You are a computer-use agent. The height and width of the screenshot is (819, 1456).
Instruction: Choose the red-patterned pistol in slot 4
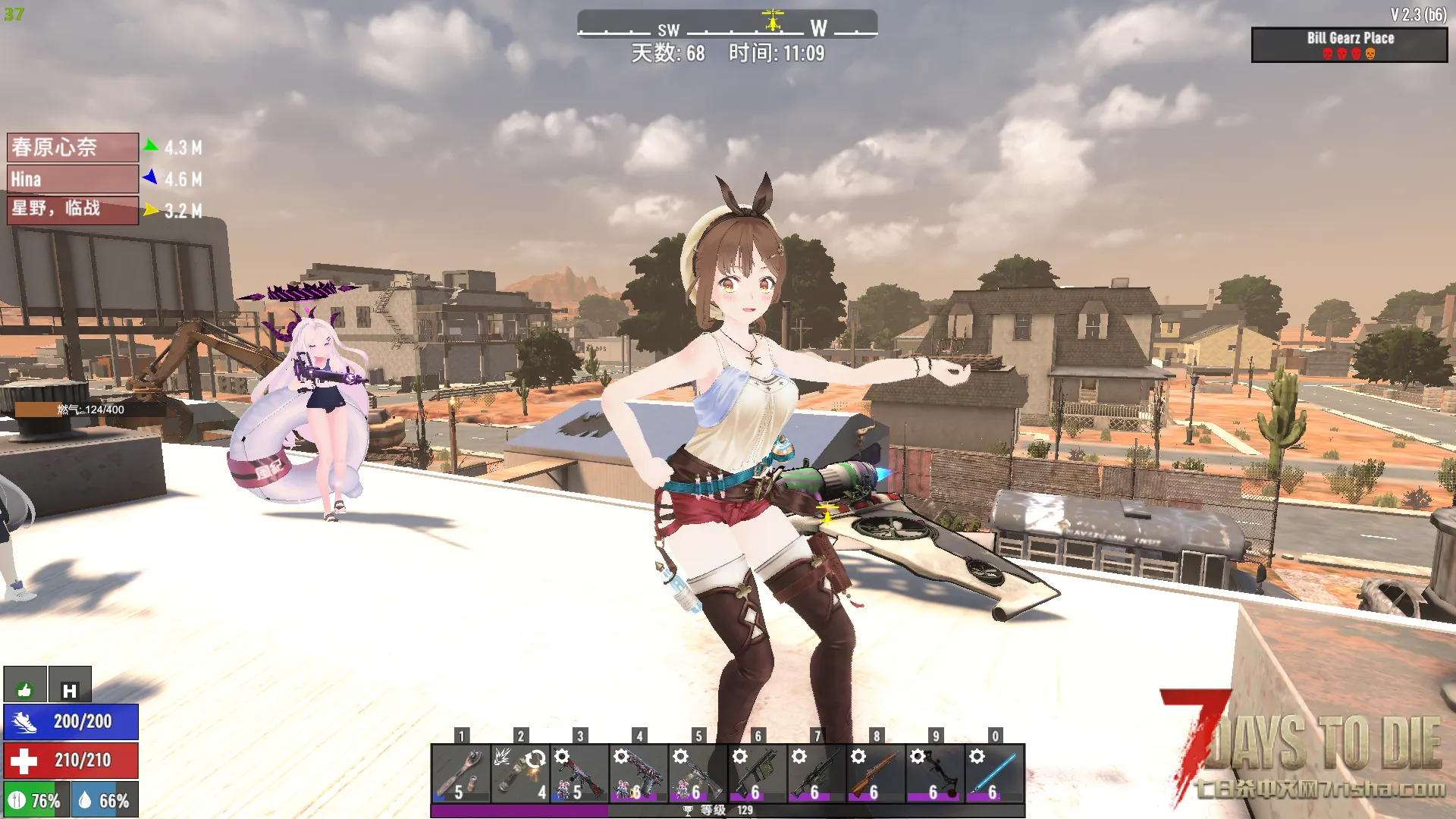[639, 773]
